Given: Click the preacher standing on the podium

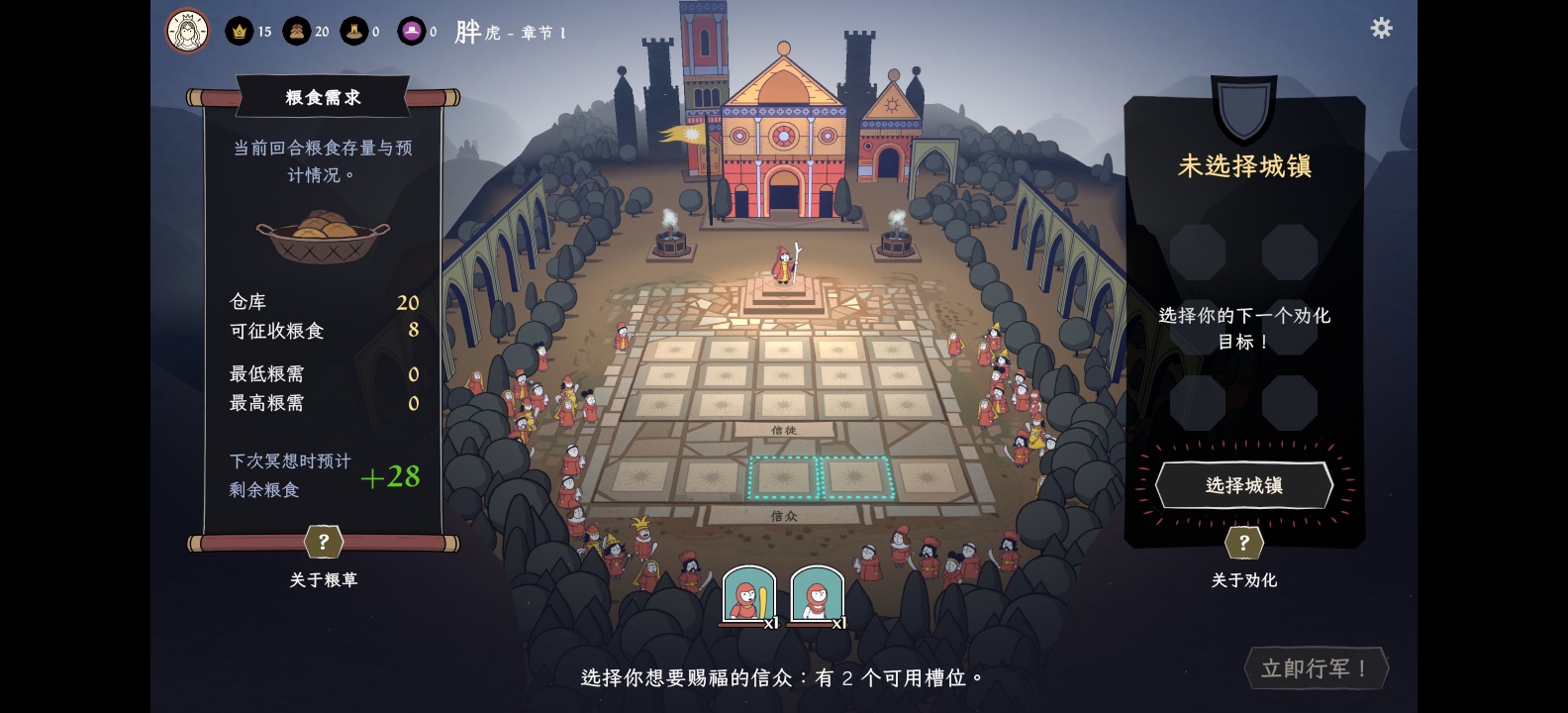Looking at the screenshot, I should point(781,265).
